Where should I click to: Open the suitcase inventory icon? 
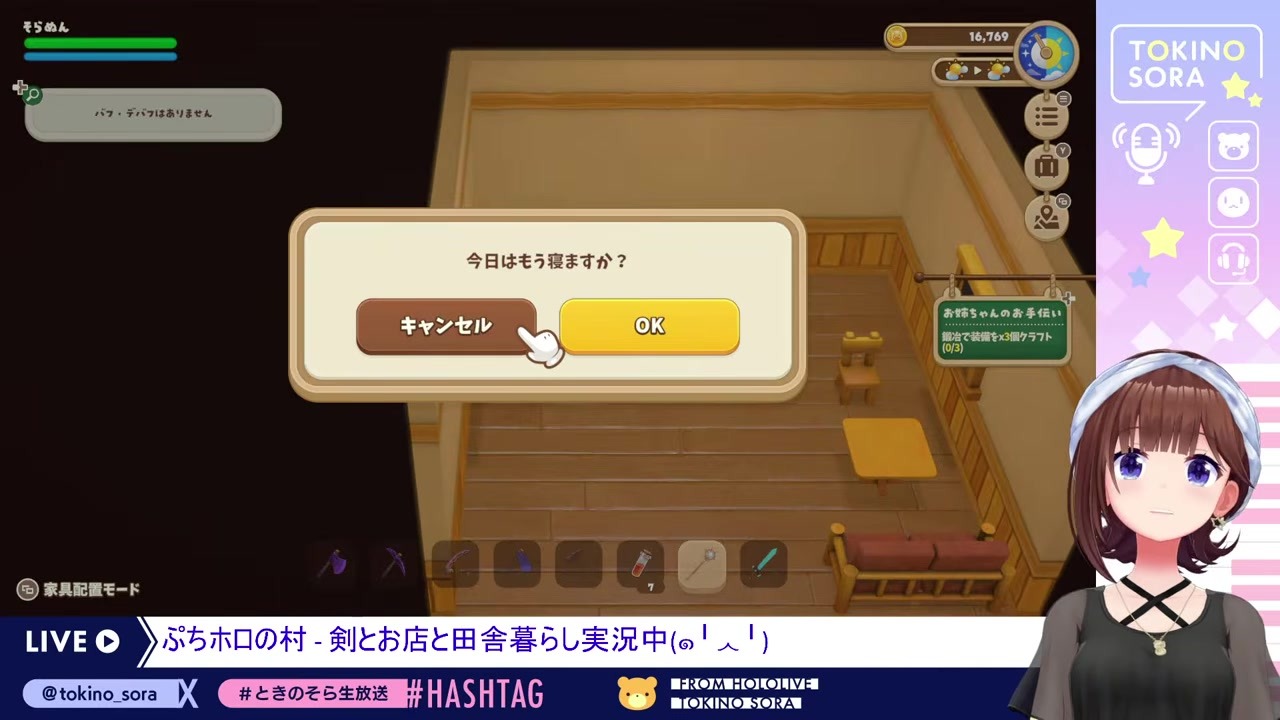pos(1046,166)
